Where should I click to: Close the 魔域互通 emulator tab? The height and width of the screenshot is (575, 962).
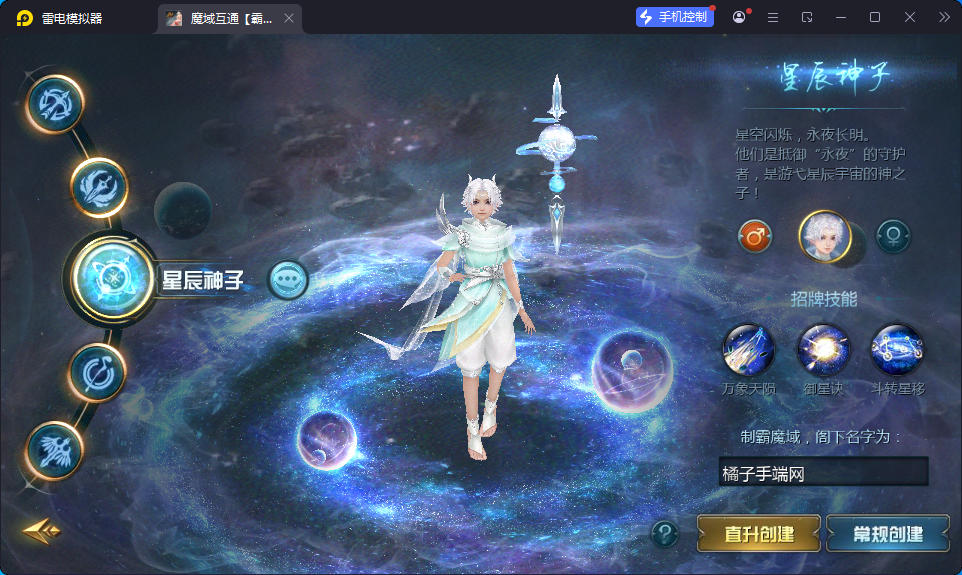(289, 18)
